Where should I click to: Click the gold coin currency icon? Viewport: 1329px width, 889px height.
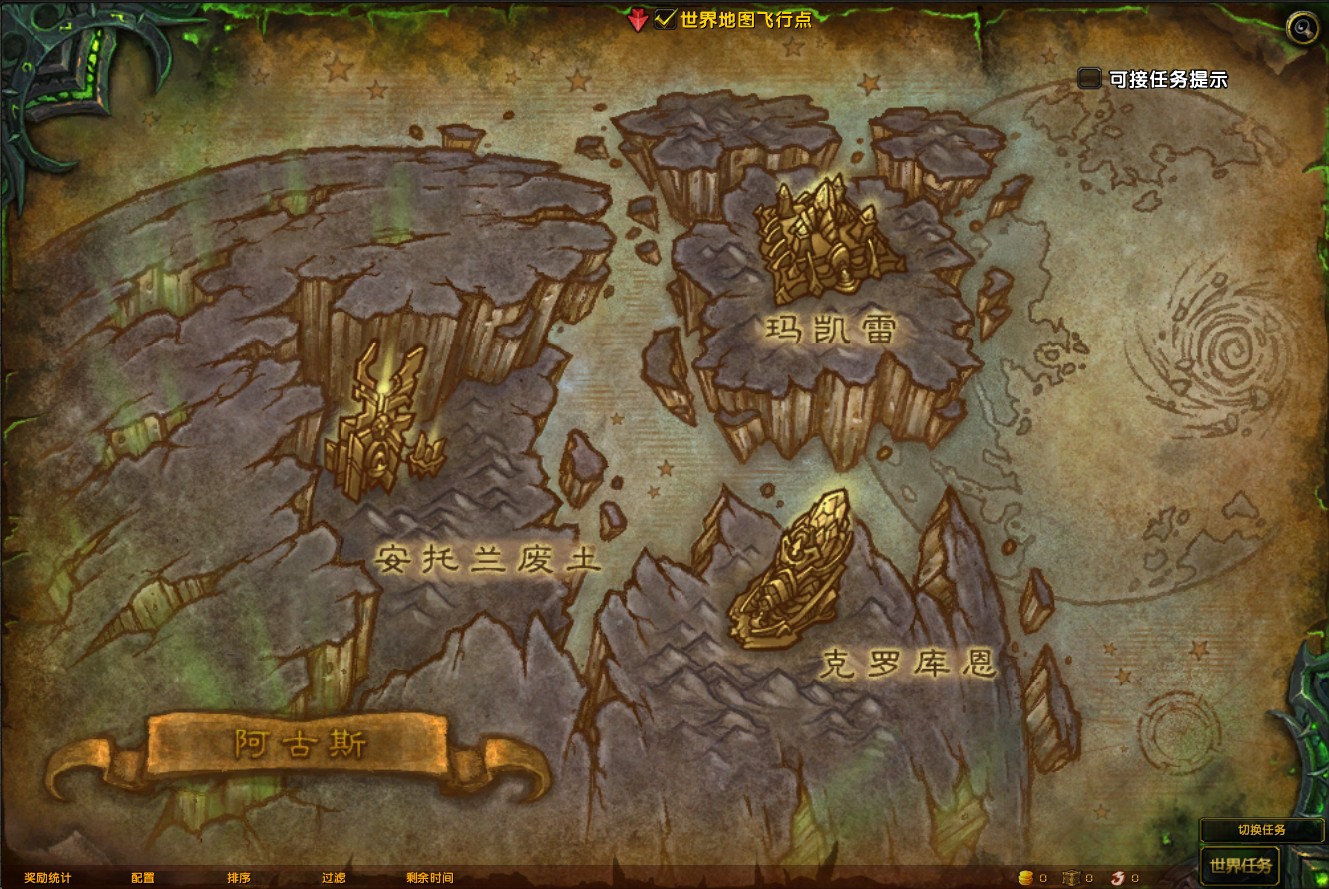(1025, 878)
